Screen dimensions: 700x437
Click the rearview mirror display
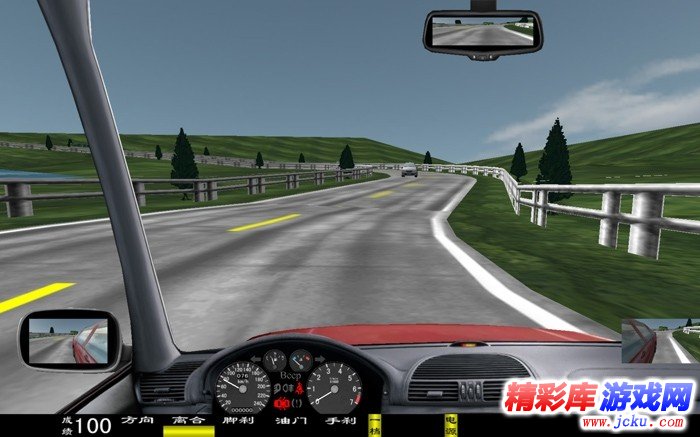482,34
